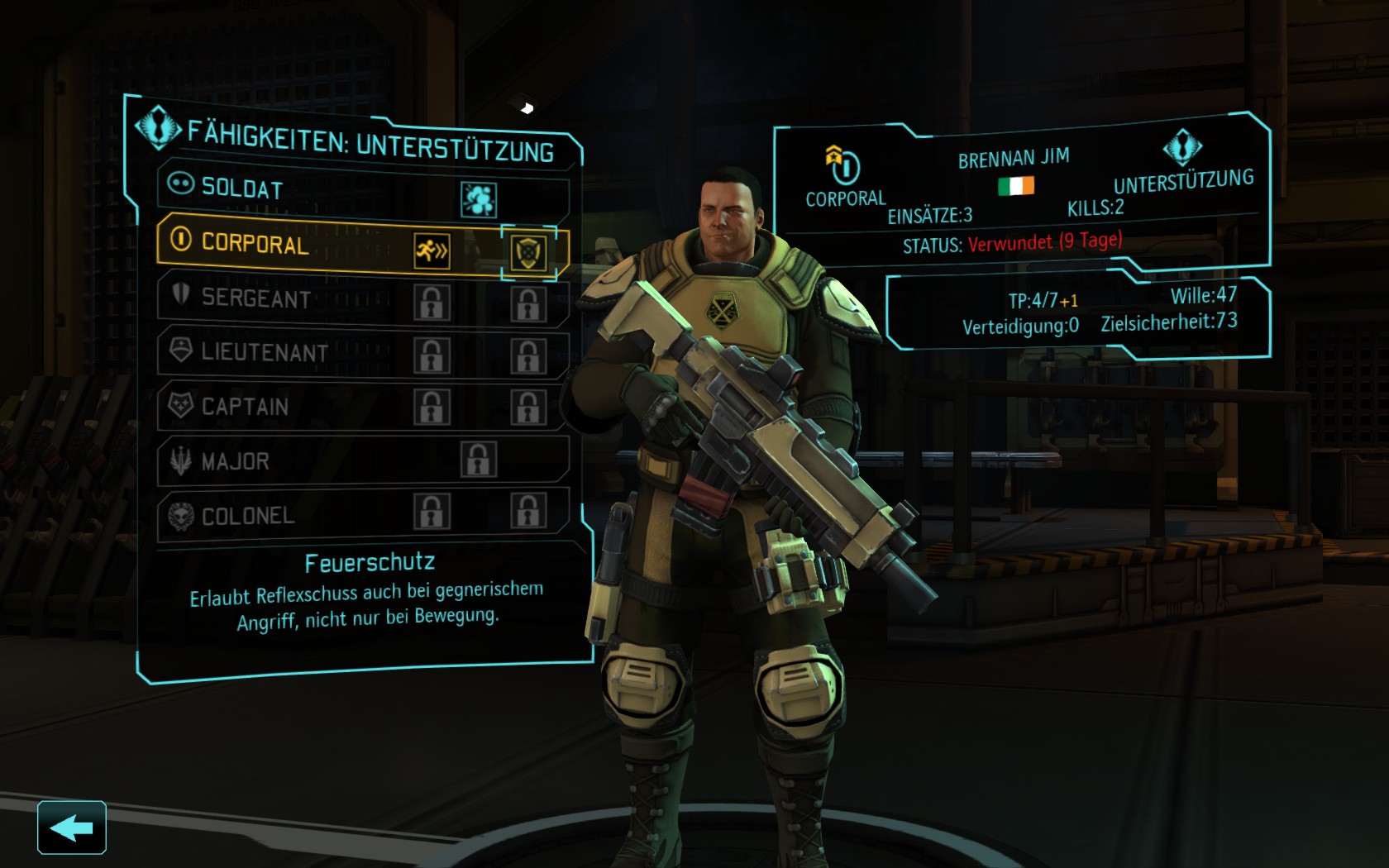Open the Sergeant rank row
Screen dimensions: 1389x868
click(256, 298)
